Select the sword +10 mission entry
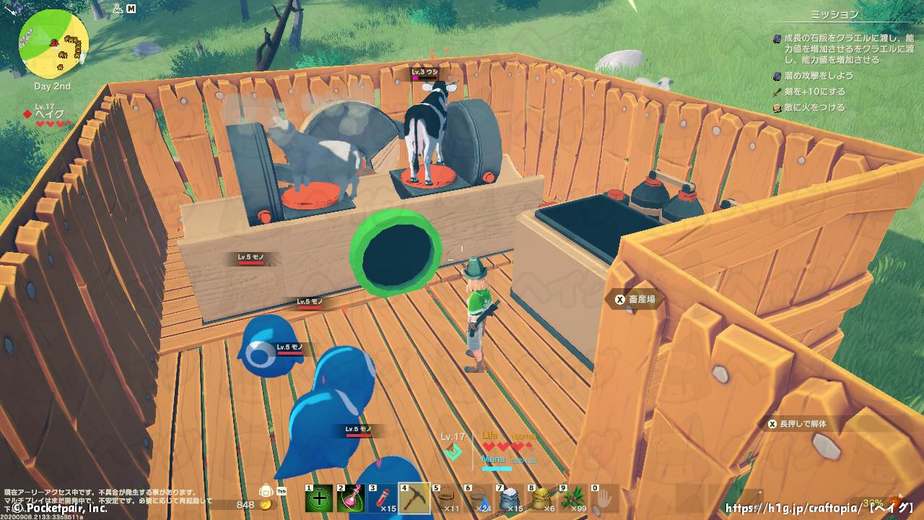This screenshot has width=924, height=520. tap(816, 90)
